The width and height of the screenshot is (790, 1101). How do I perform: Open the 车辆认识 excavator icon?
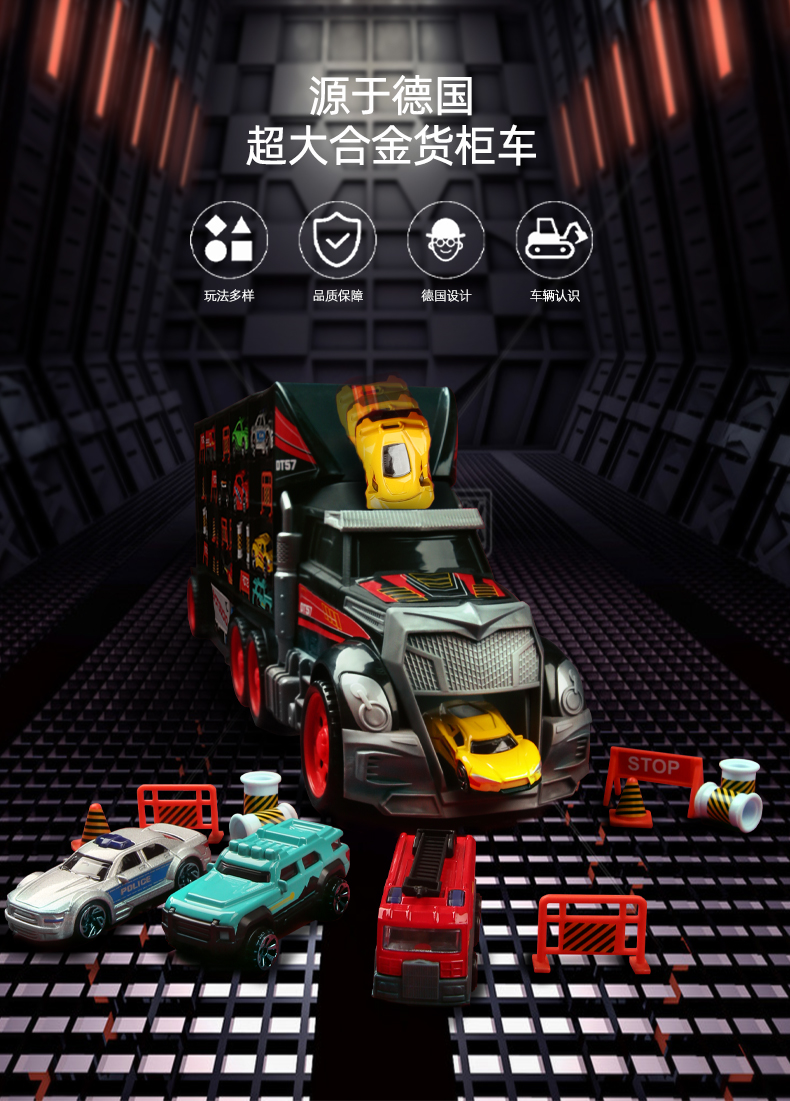(x=554, y=241)
